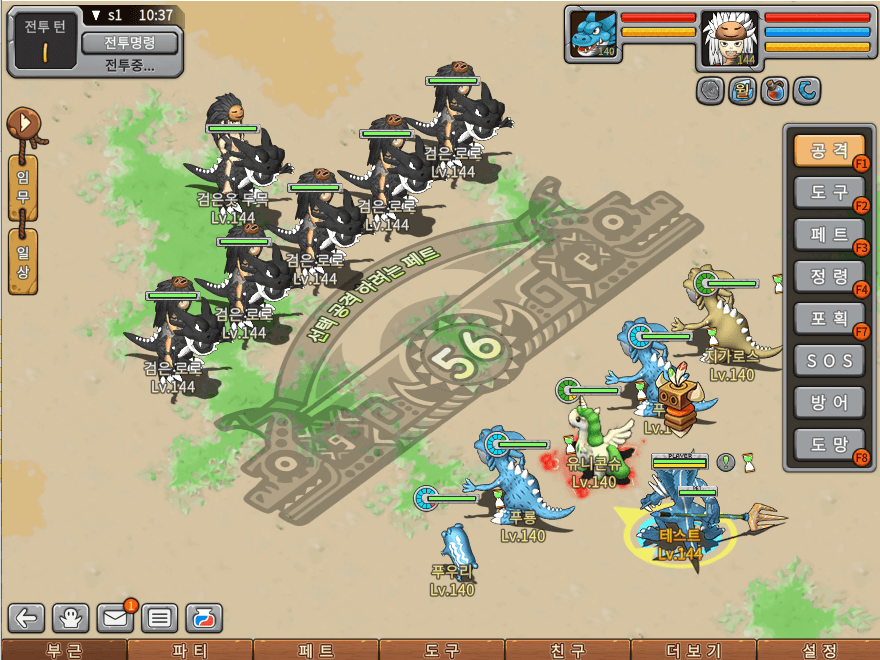Switch to the 파티 (Party) tab
The image size is (880, 660).
pos(190,650)
